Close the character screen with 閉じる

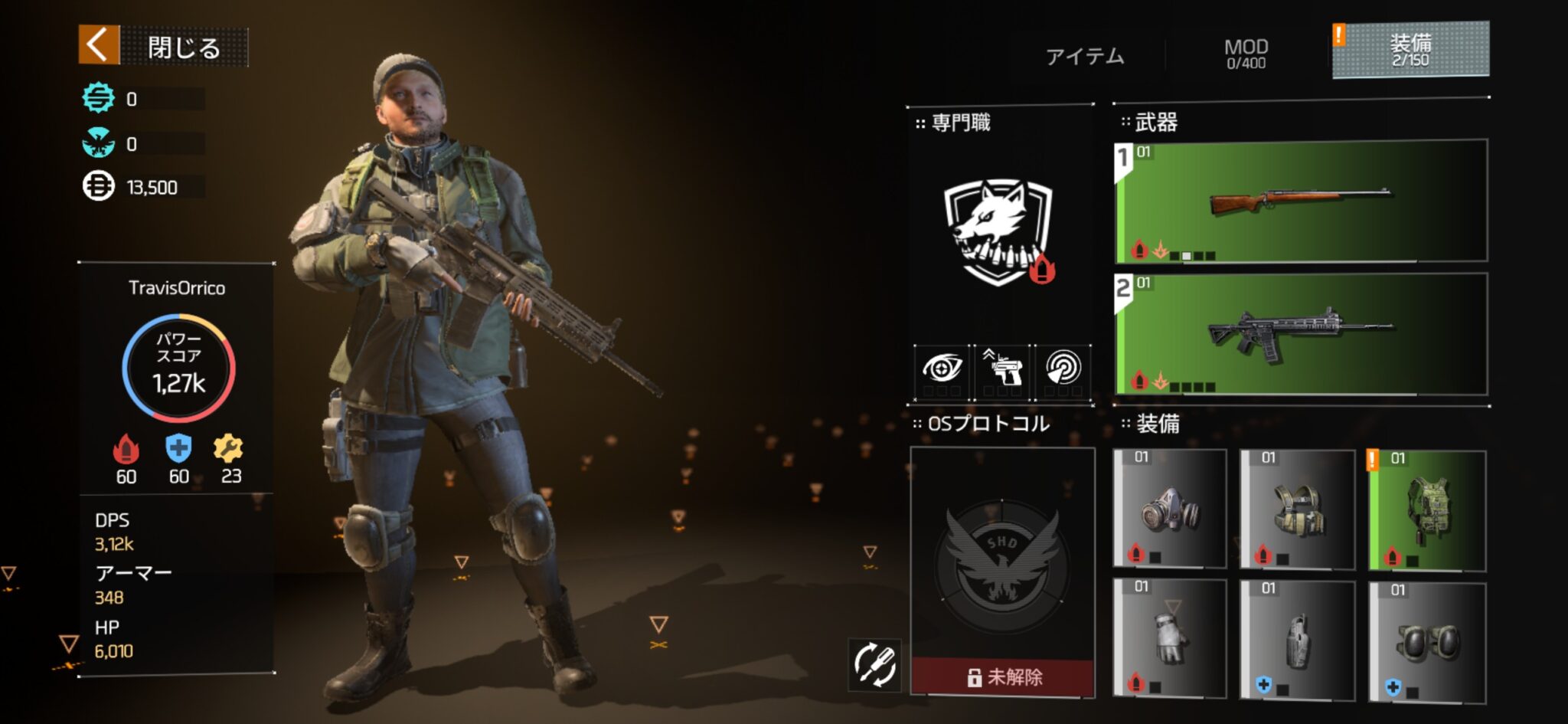pos(164,46)
